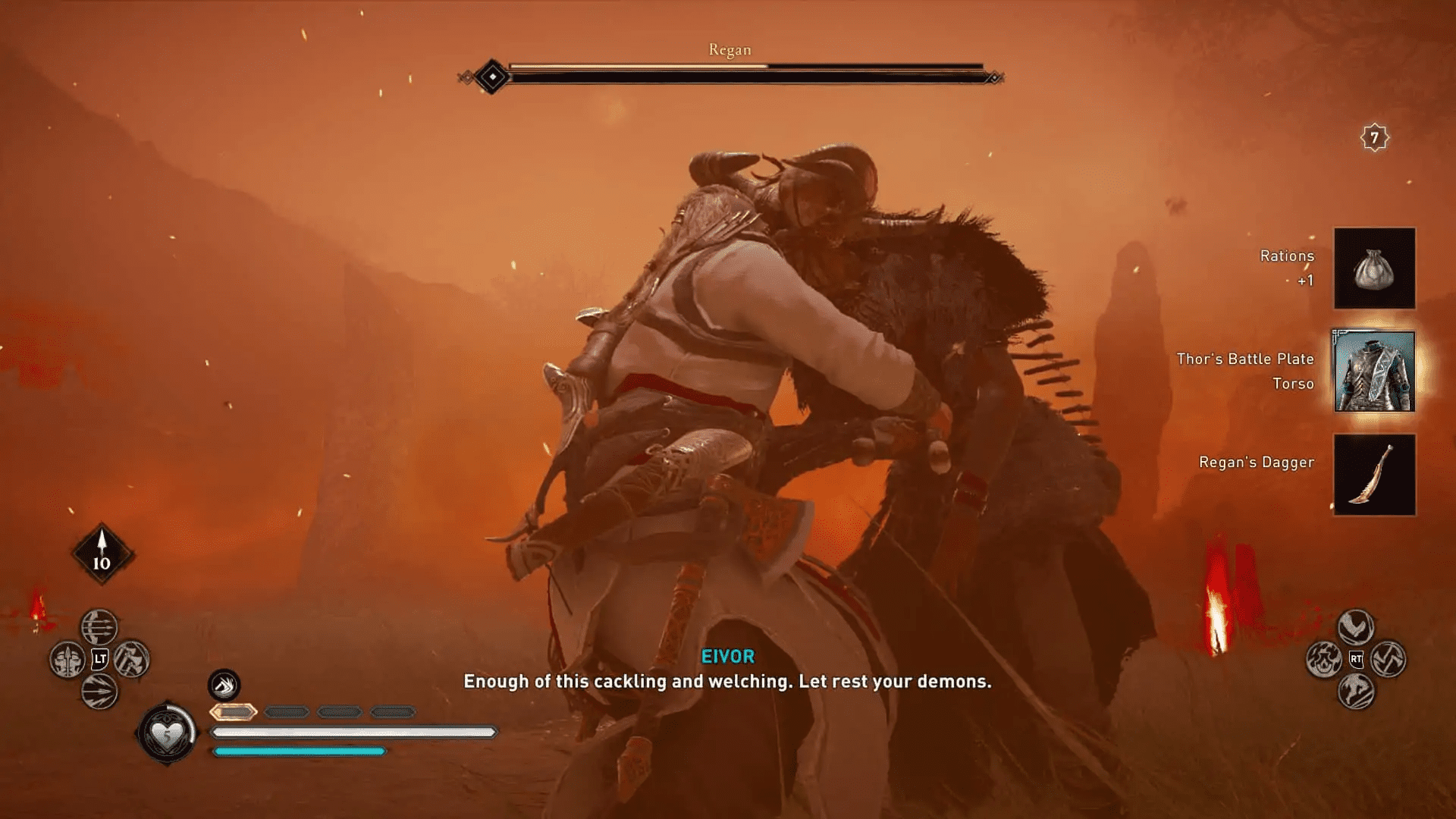Viewport: 1456px width, 819px height.
Task: Select the dual-axe ability right of RT
Action: tap(1388, 658)
